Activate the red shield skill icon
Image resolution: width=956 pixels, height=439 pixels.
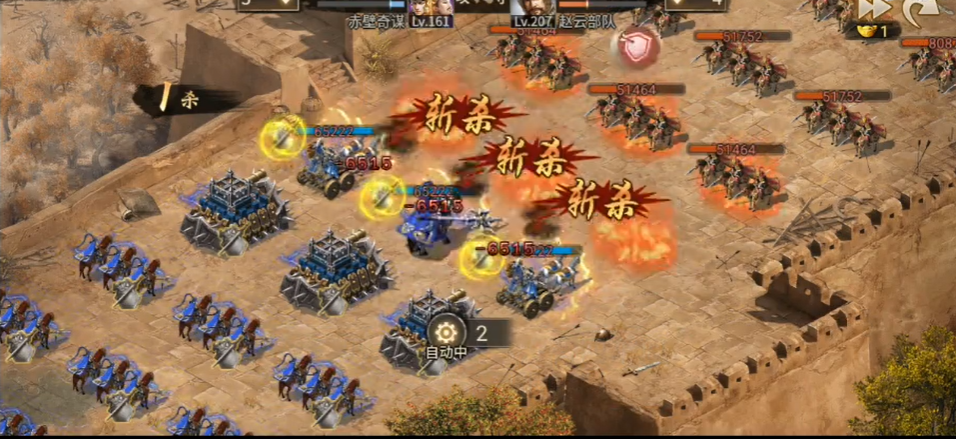(637, 45)
